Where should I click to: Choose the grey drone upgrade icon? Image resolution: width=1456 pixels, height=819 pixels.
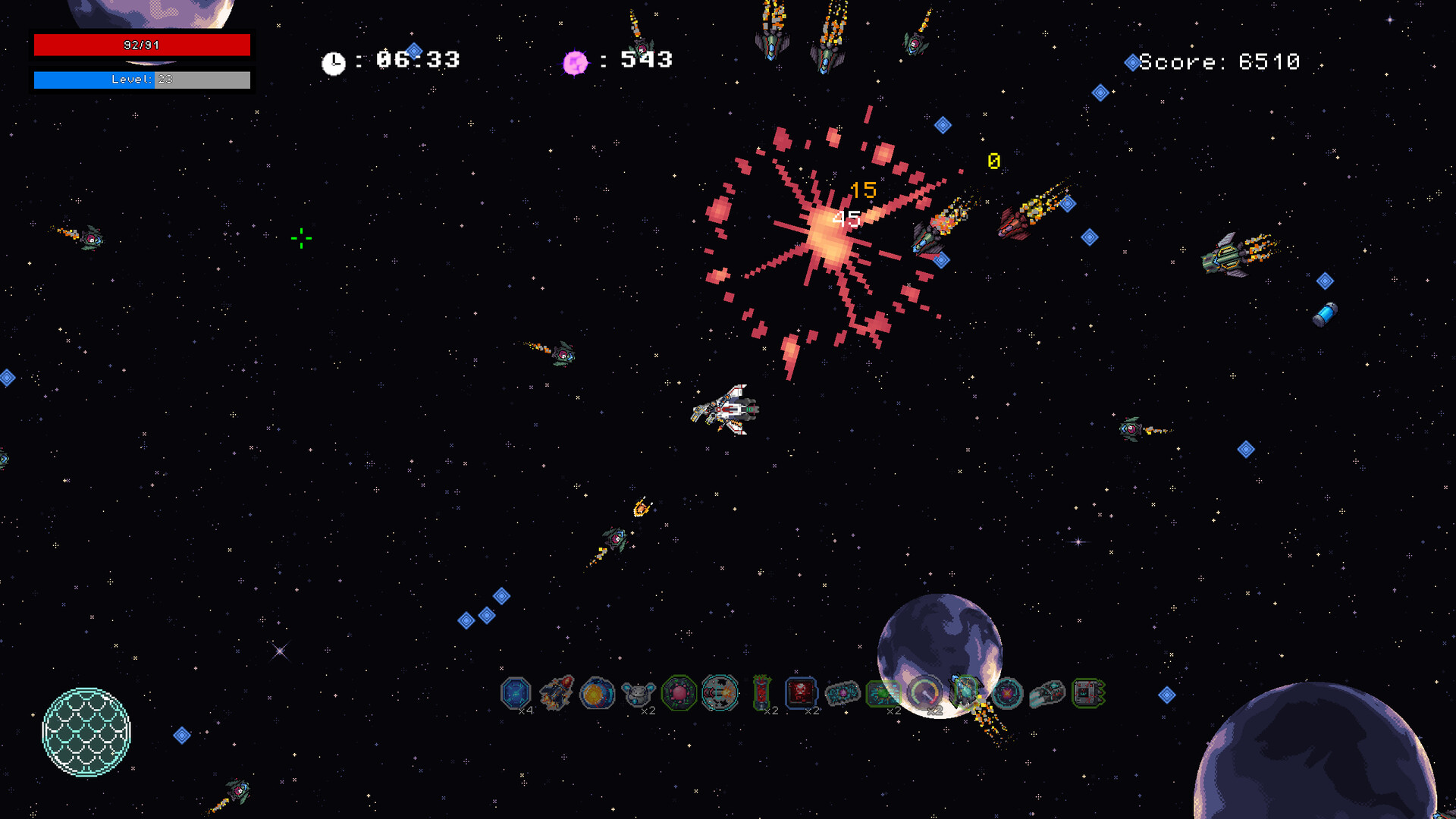click(638, 693)
